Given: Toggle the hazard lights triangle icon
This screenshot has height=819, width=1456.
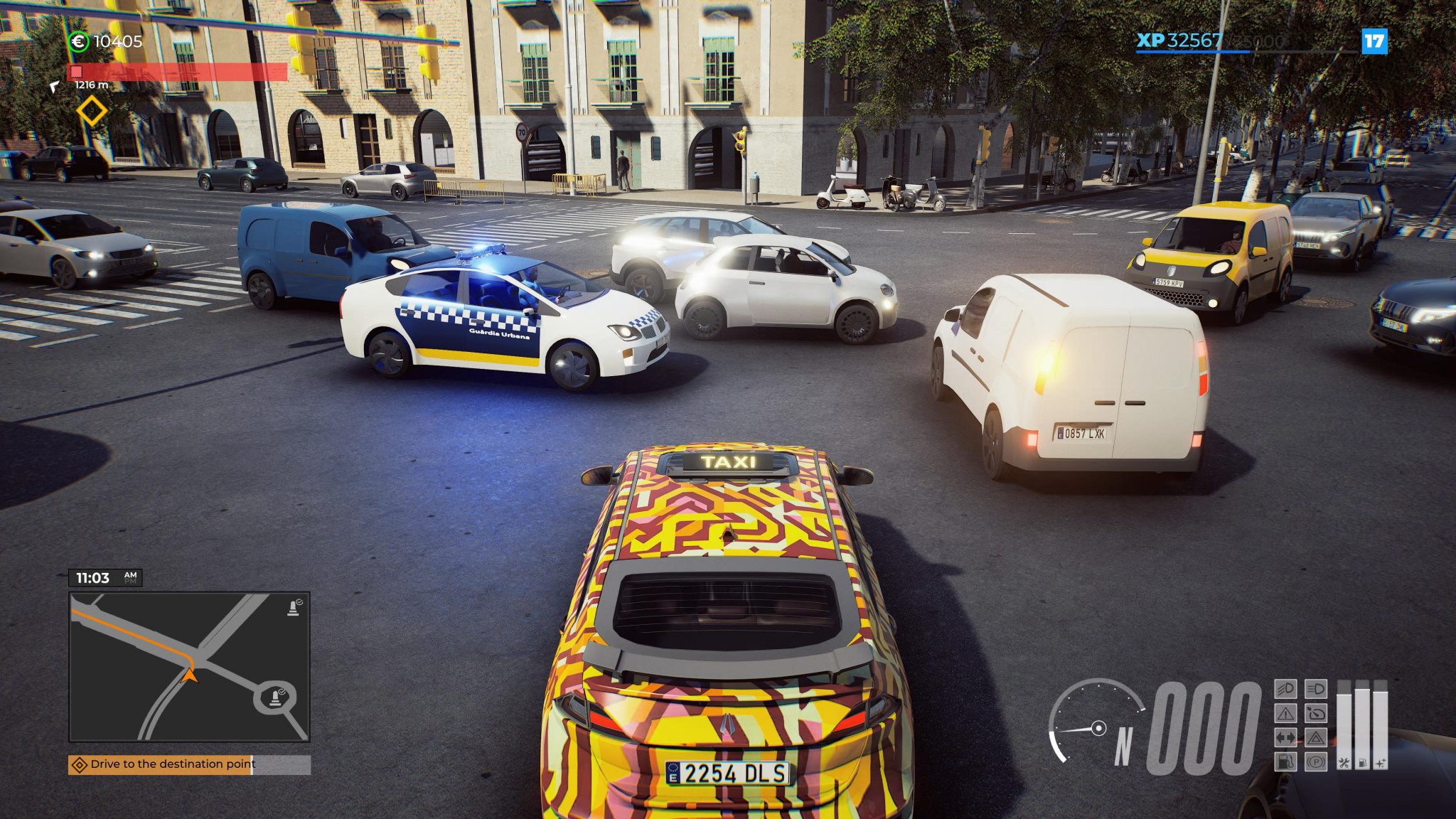Looking at the screenshot, I should pos(1316,737).
